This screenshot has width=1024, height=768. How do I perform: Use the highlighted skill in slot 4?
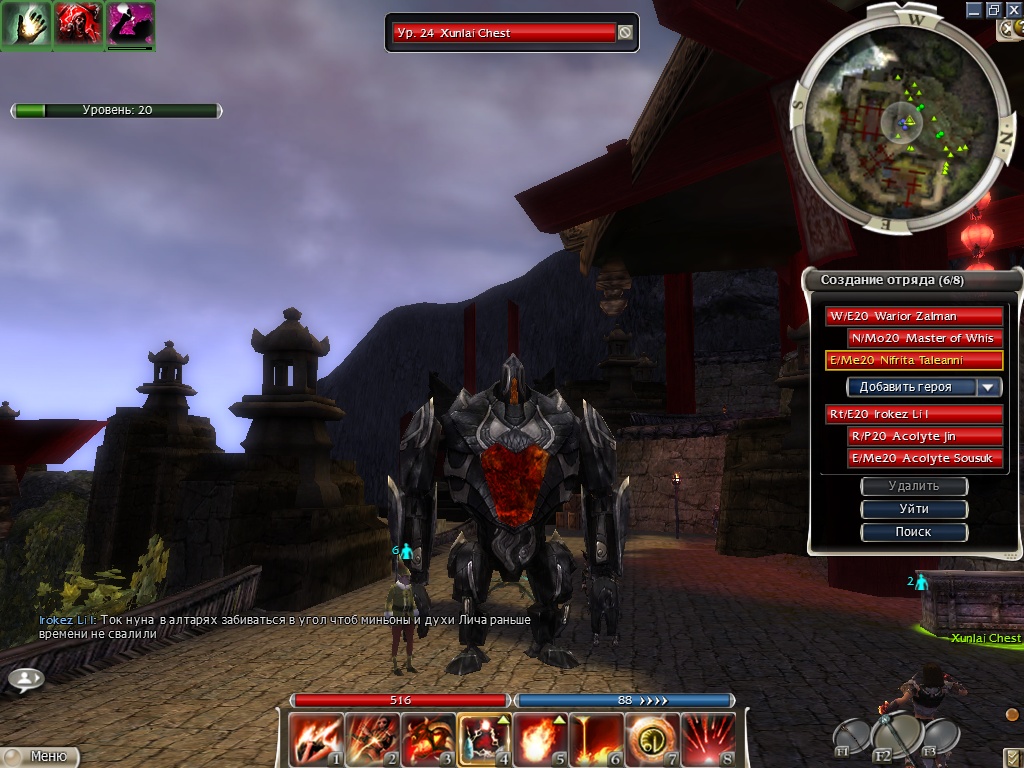point(482,738)
